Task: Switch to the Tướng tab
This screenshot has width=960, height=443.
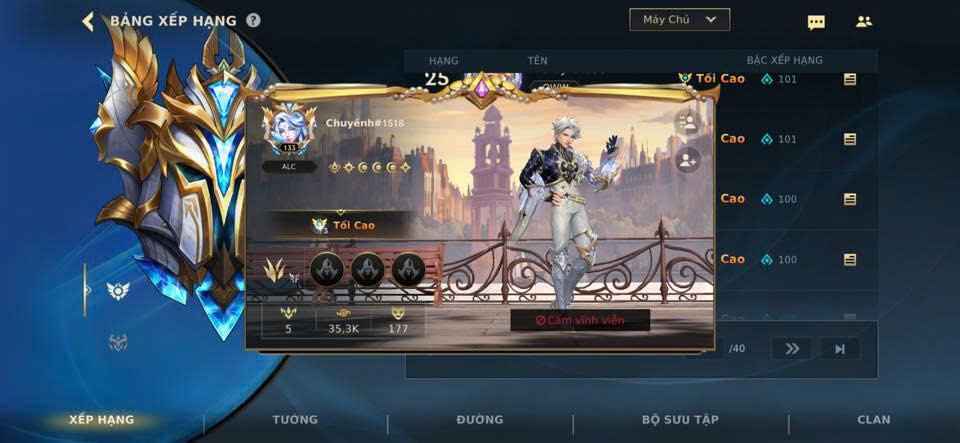Action: coord(295,420)
